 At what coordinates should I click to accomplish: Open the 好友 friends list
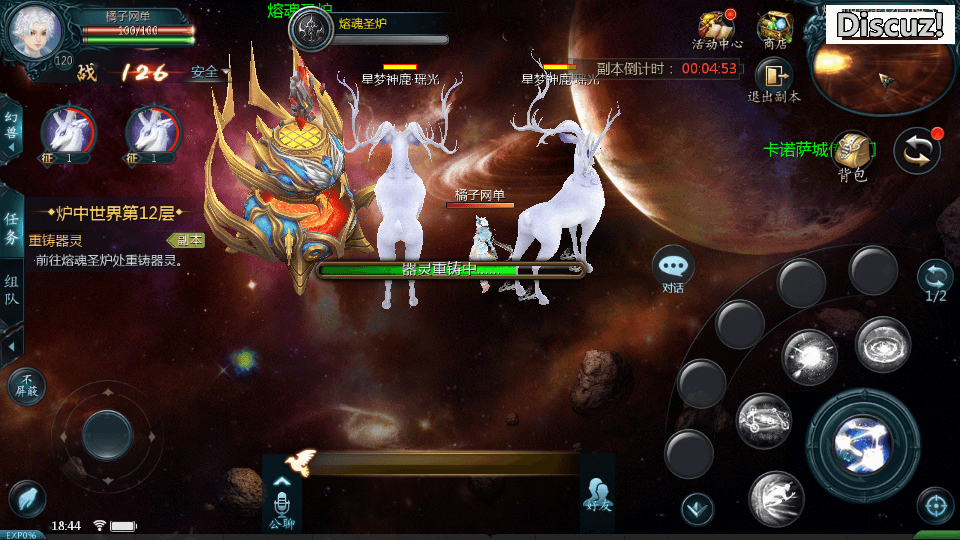[x=597, y=494]
